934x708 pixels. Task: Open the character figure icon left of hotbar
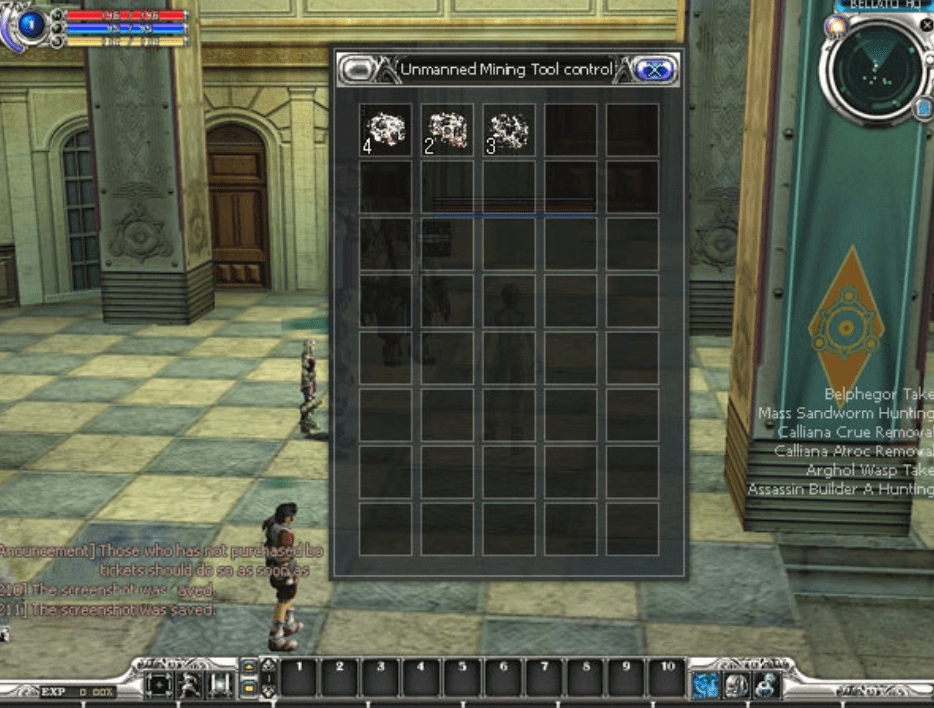[189, 685]
